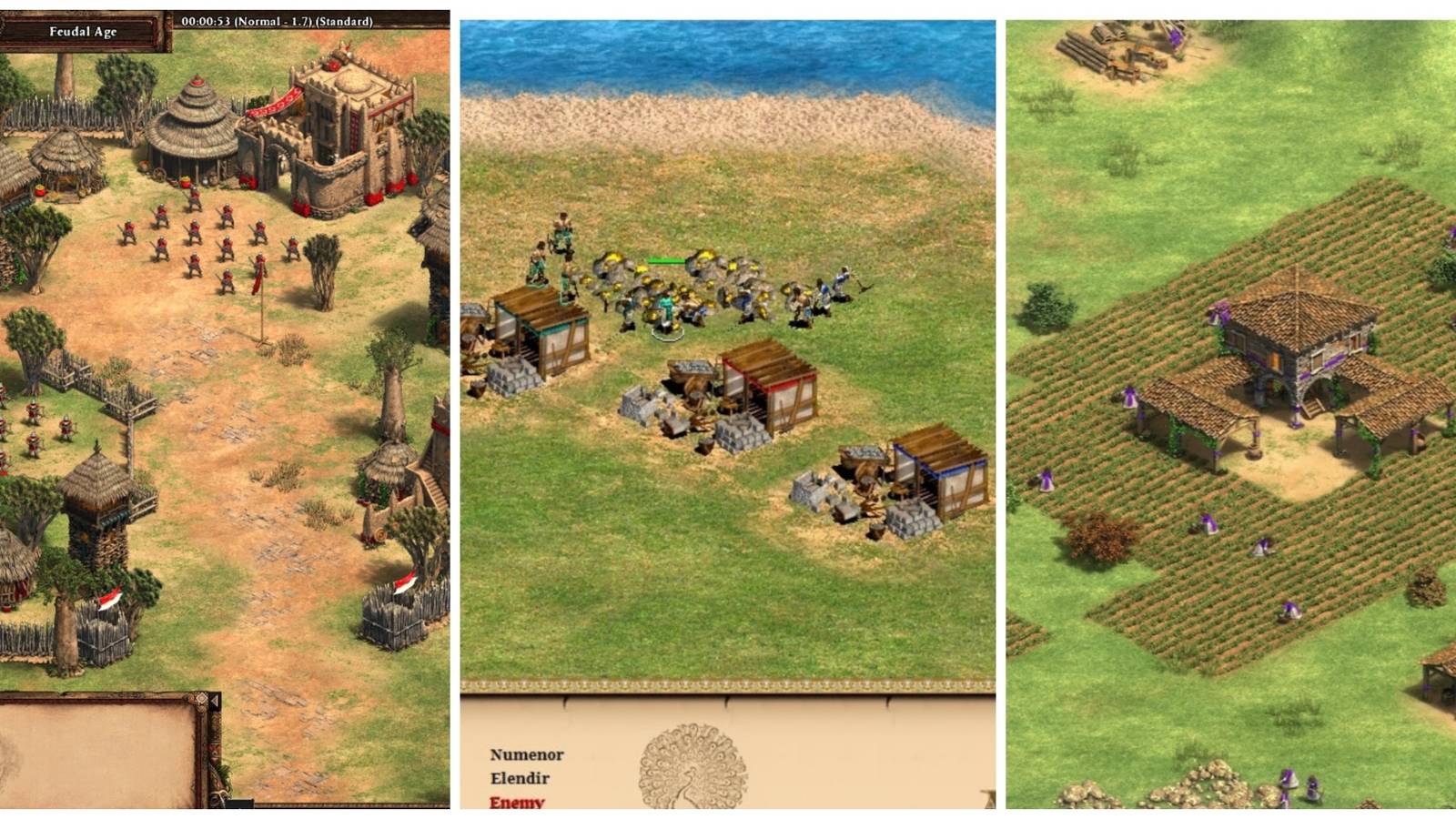Click the Elendir player name
Viewport: 1456px width, 819px height.
(x=522, y=779)
